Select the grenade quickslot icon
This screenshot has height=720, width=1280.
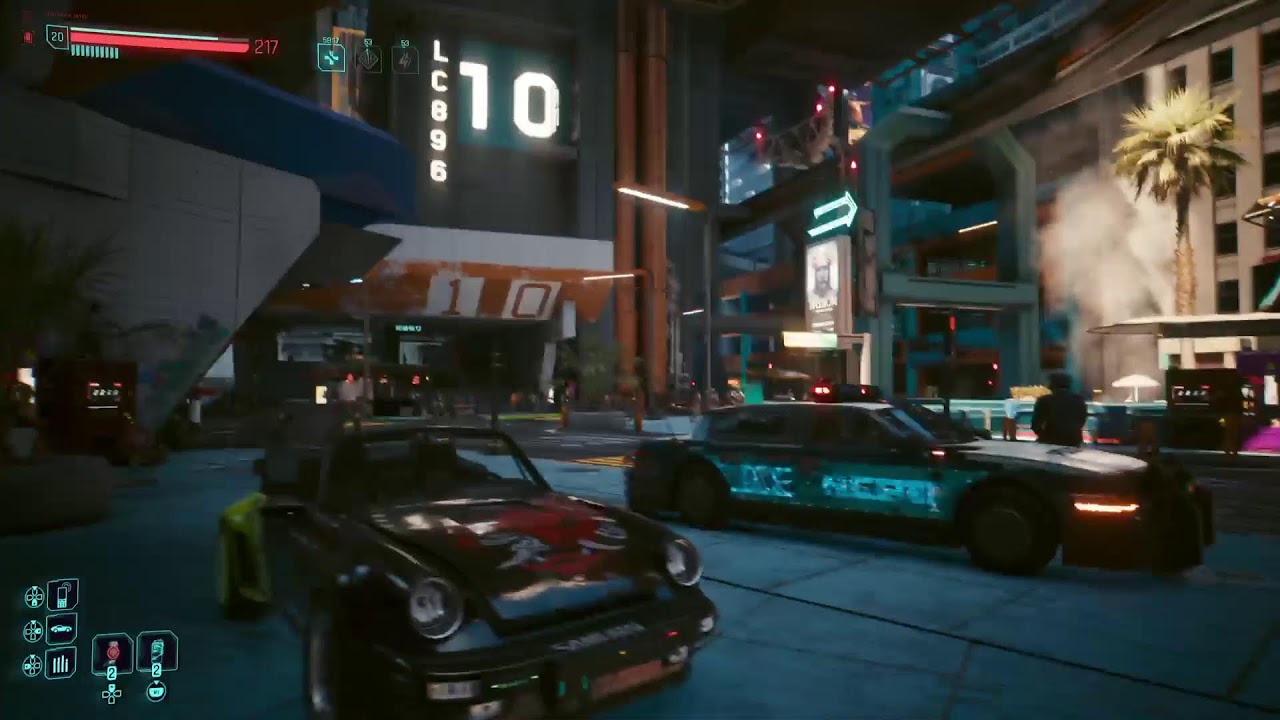click(x=112, y=652)
